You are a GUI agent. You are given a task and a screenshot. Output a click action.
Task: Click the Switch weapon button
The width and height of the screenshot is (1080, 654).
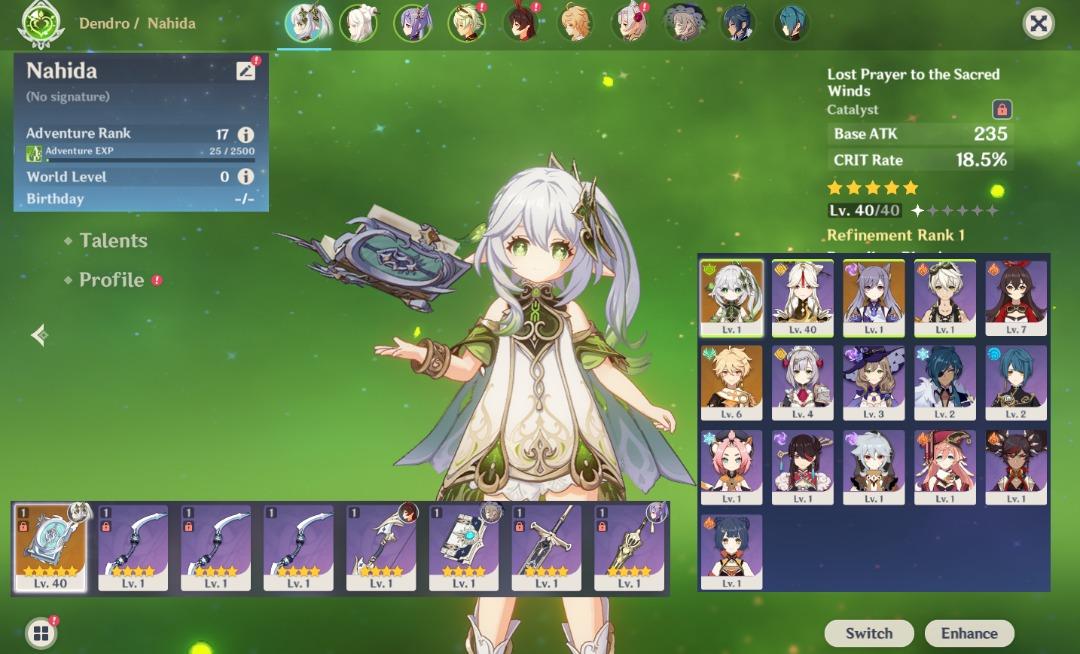click(x=869, y=633)
